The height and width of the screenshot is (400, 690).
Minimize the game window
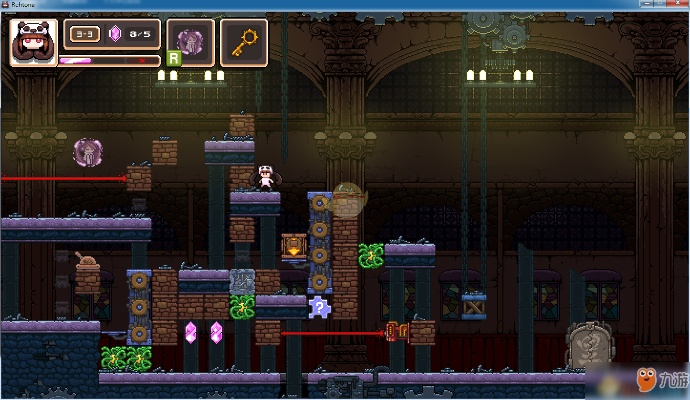646,5
